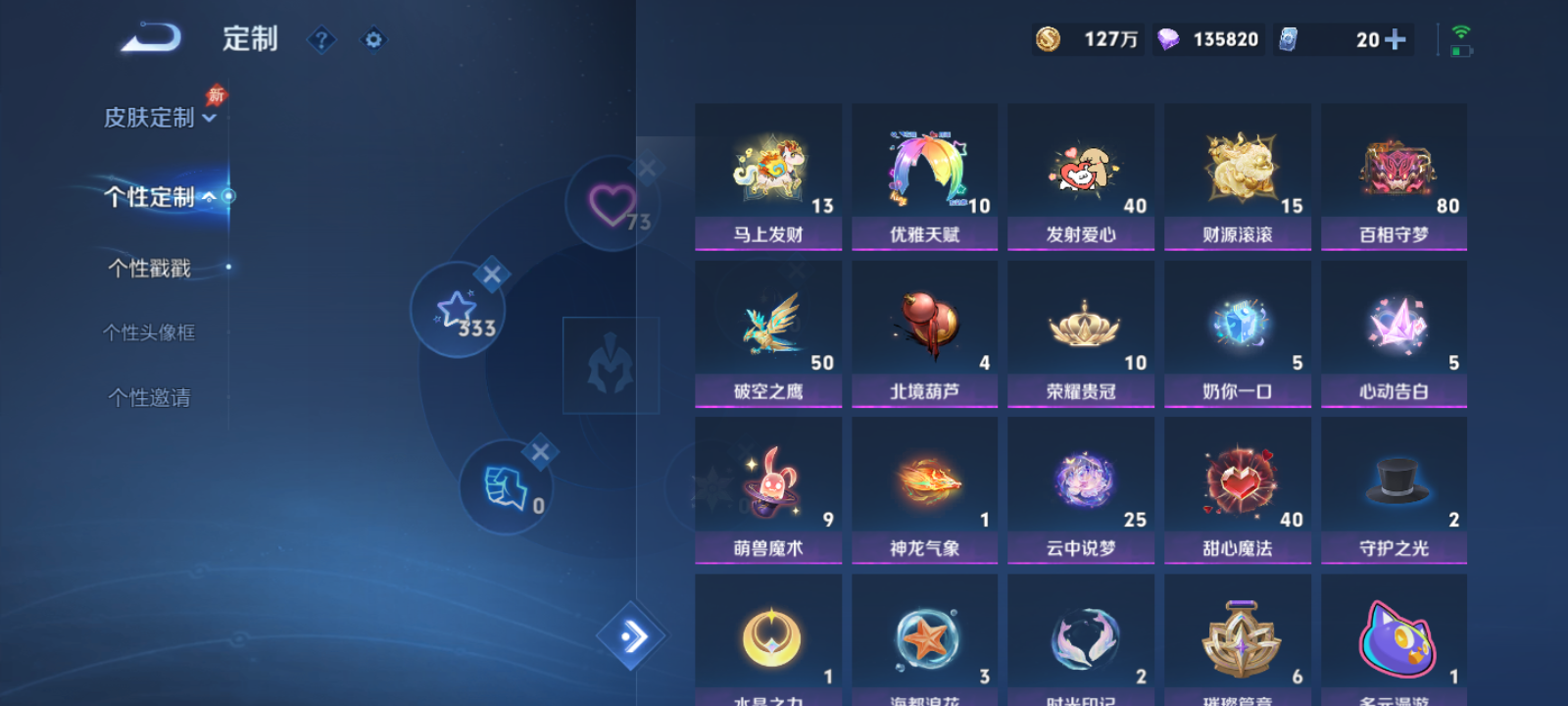Dismiss the star bubble via its X

coord(494,275)
